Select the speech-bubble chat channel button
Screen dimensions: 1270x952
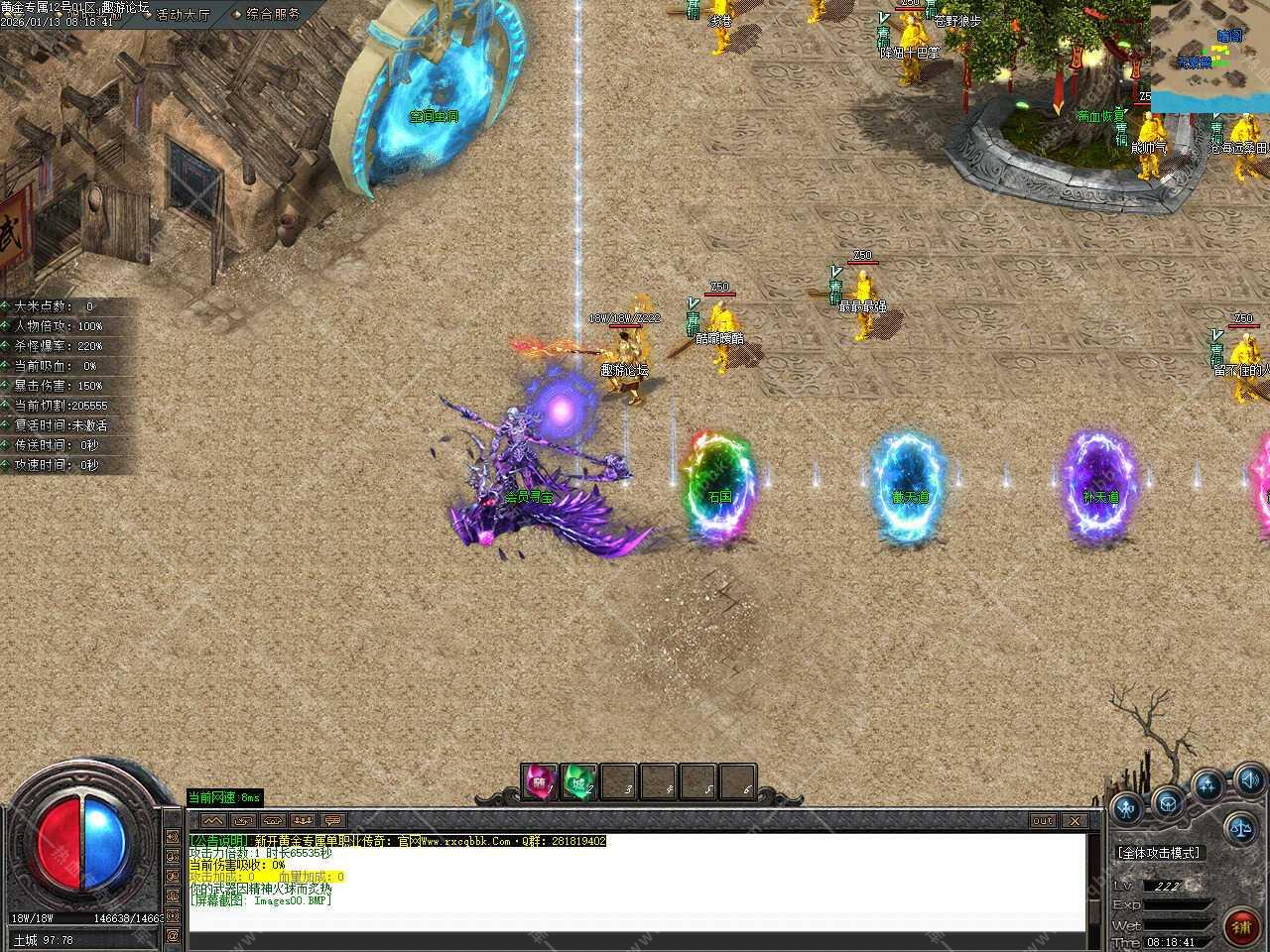point(331,821)
